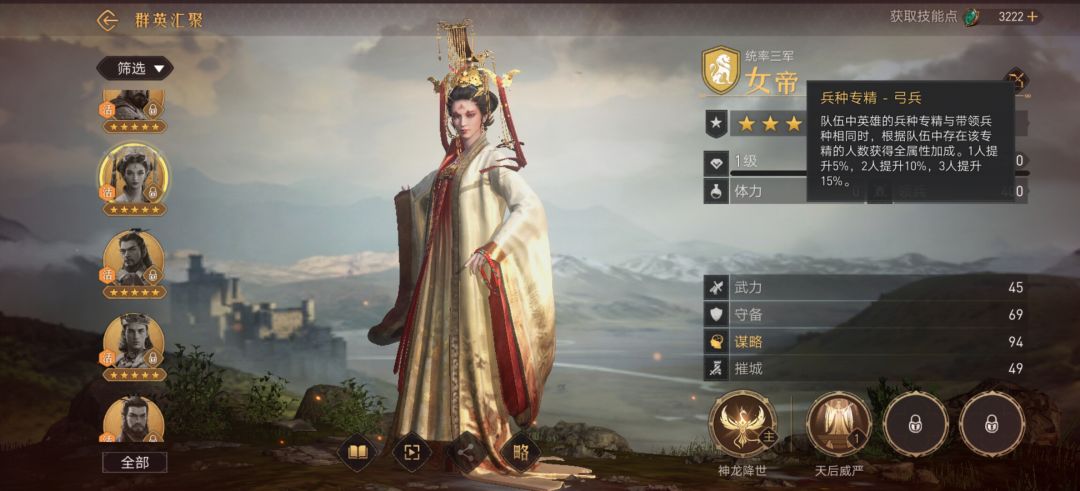View the 天后威严 skill

(x=839, y=424)
